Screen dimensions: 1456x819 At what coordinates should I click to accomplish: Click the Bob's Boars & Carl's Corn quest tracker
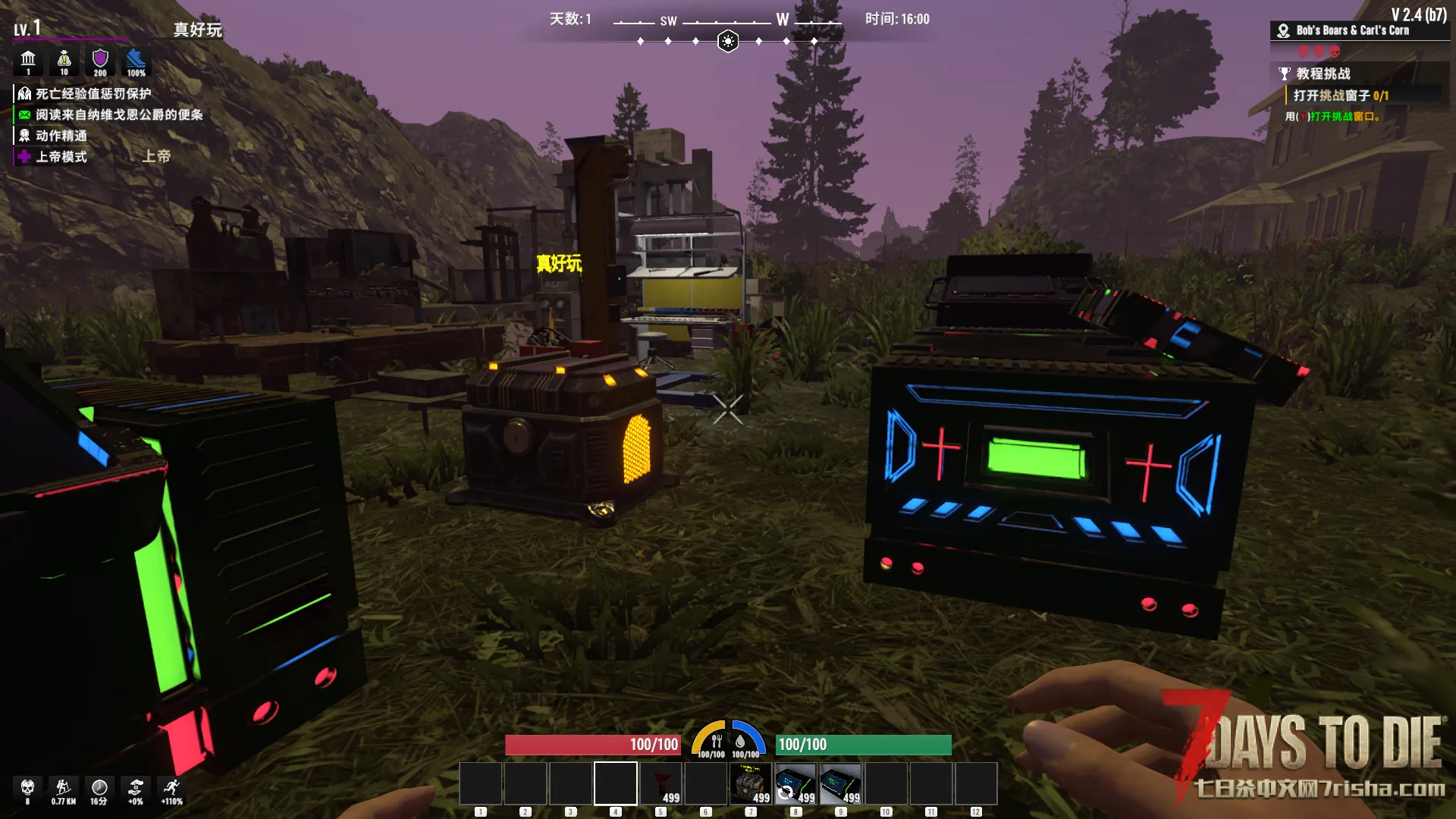[1351, 31]
